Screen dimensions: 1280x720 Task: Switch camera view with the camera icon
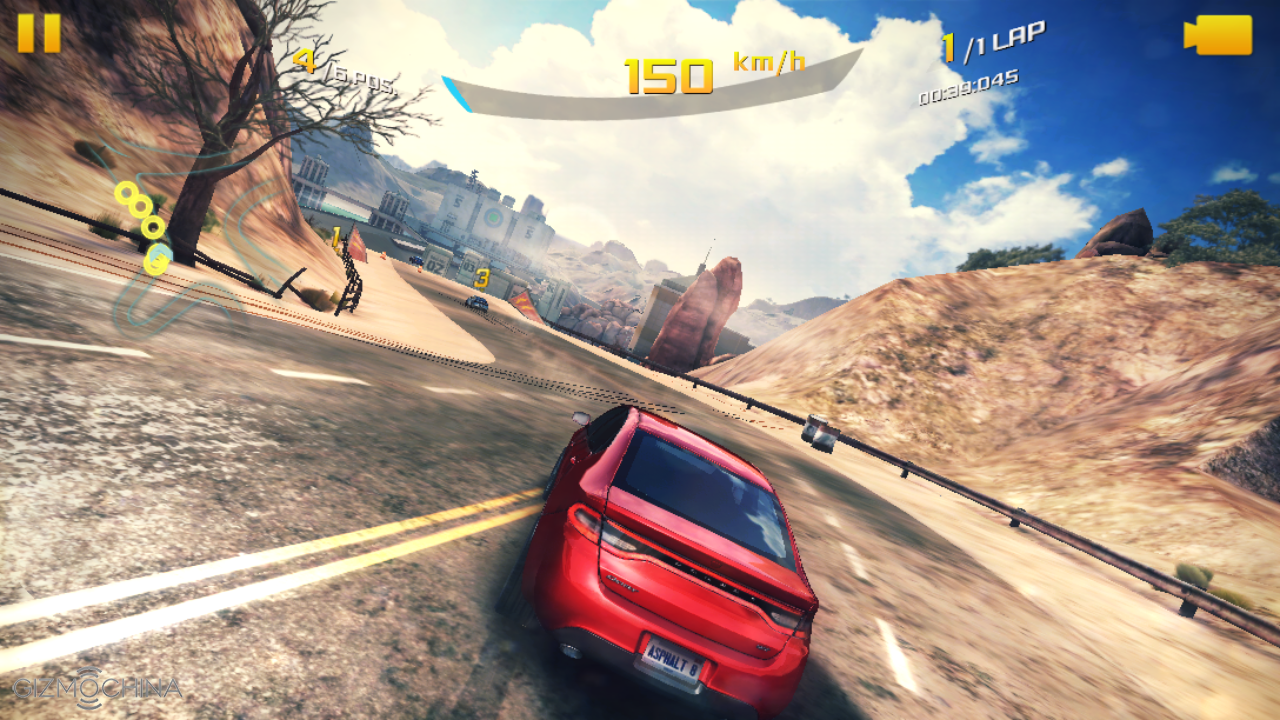coord(1218,36)
